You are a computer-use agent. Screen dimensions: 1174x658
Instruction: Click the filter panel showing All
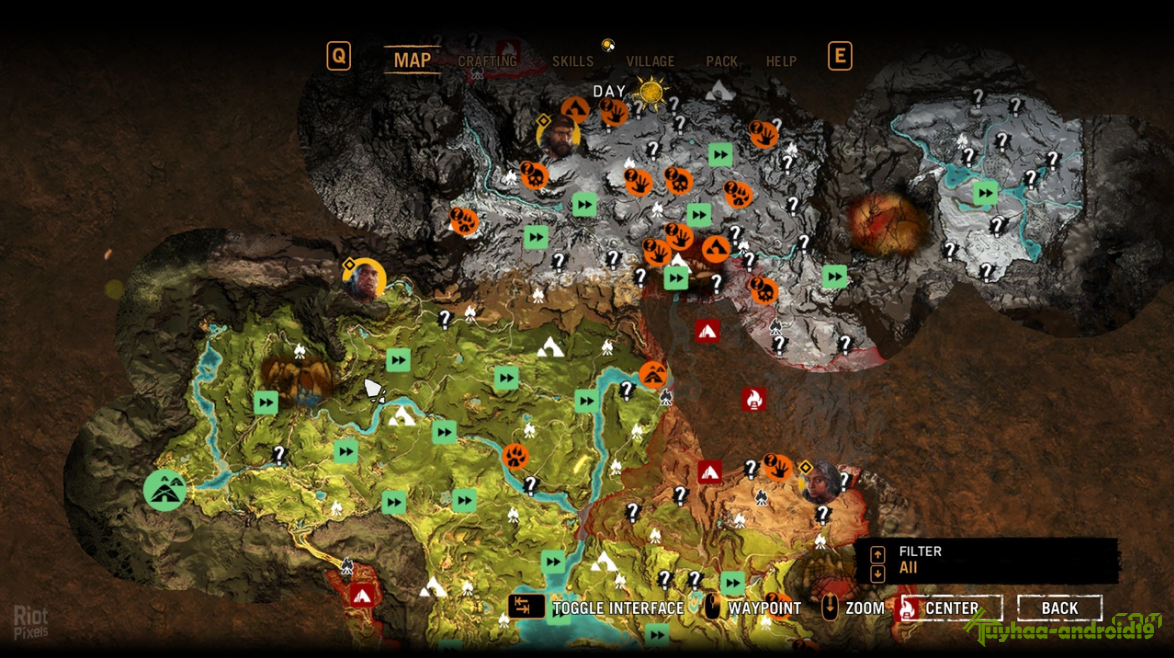[986, 560]
